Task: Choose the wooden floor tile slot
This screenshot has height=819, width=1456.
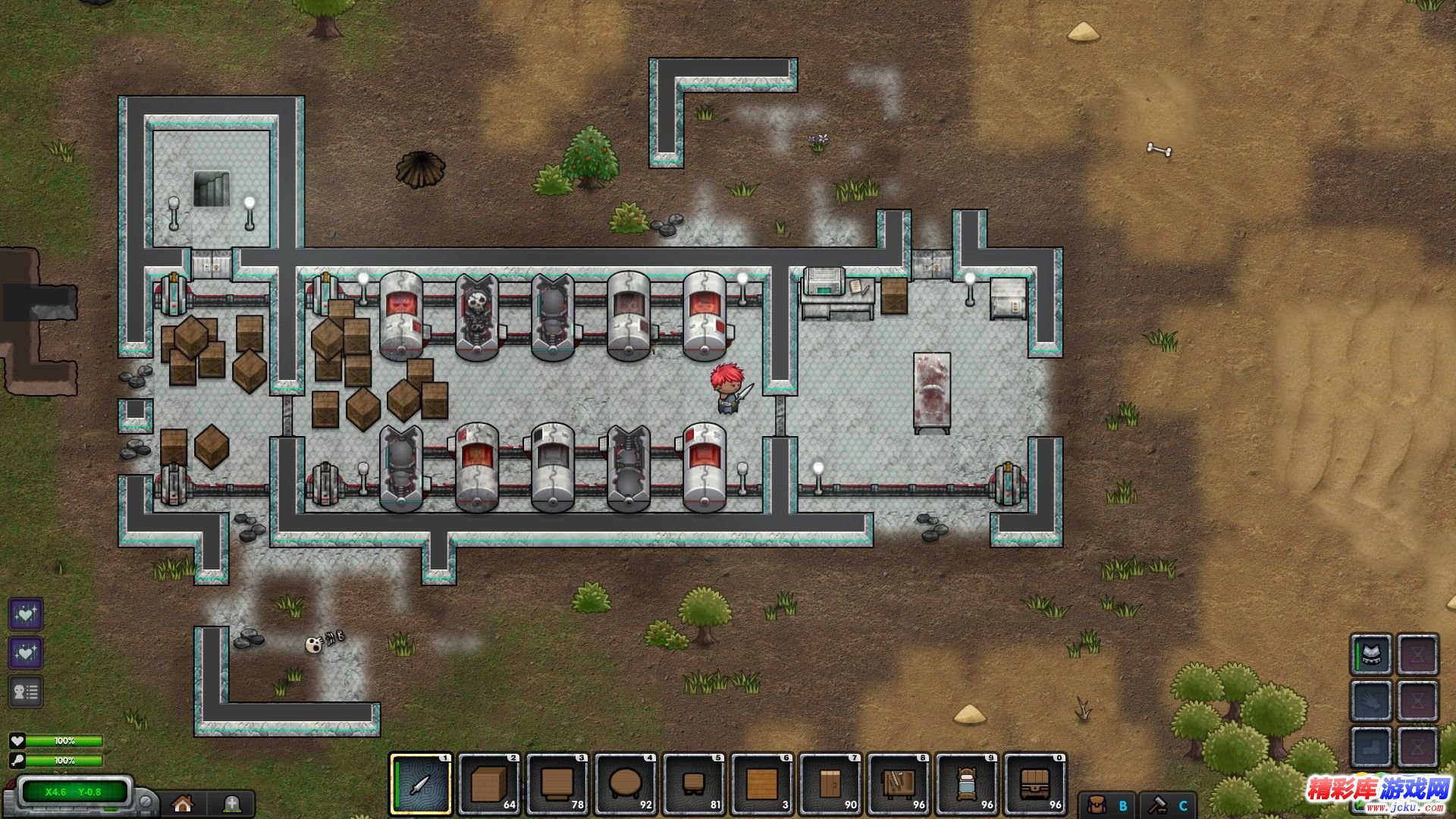Action: tap(762, 784)
